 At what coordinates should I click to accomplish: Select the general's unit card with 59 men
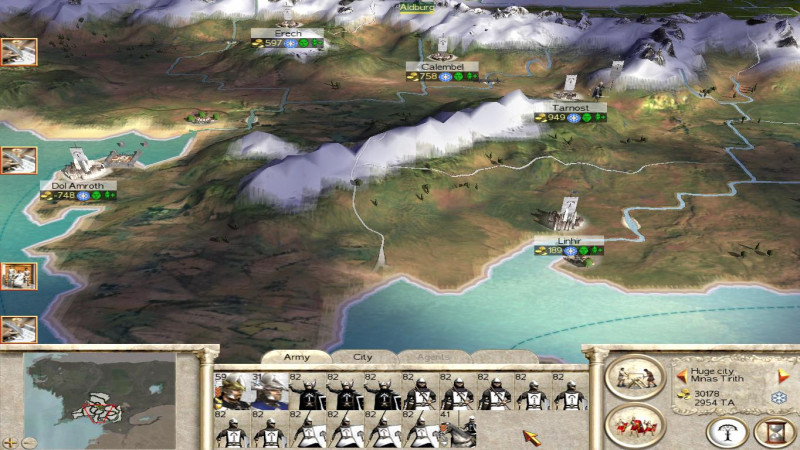coord(232,391)
